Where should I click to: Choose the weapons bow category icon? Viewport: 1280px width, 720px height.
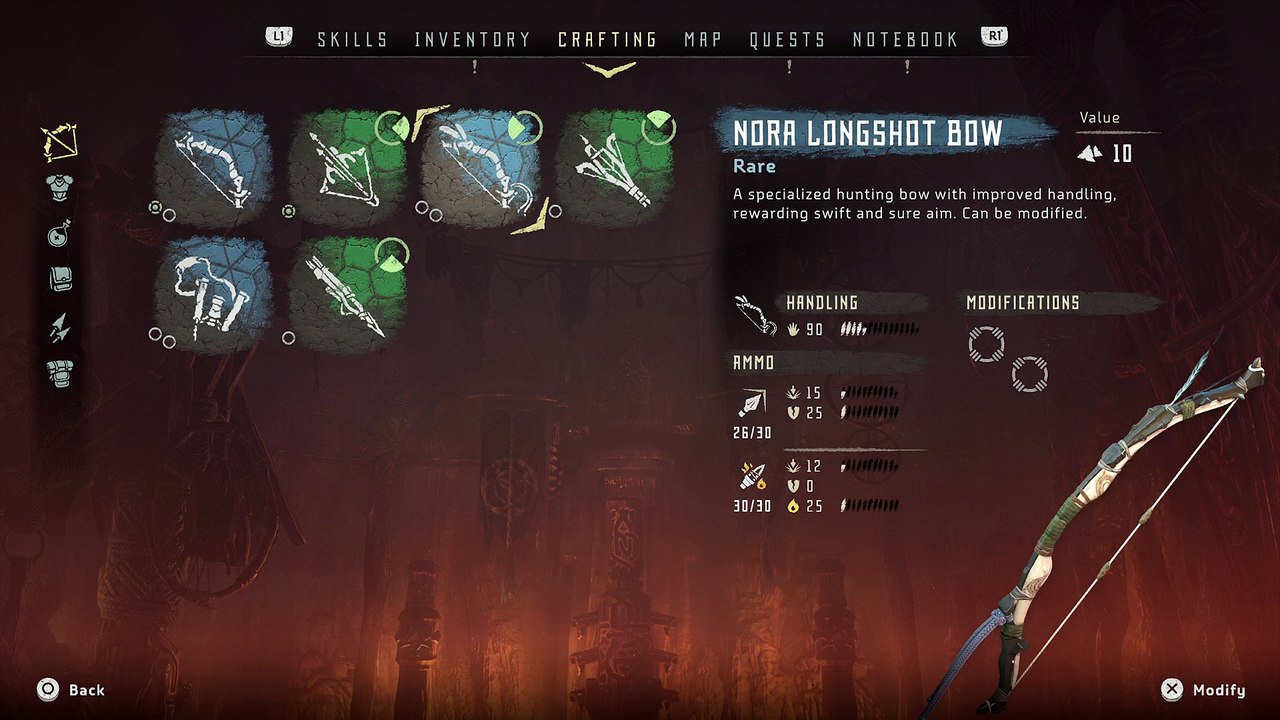pos(60,144)
